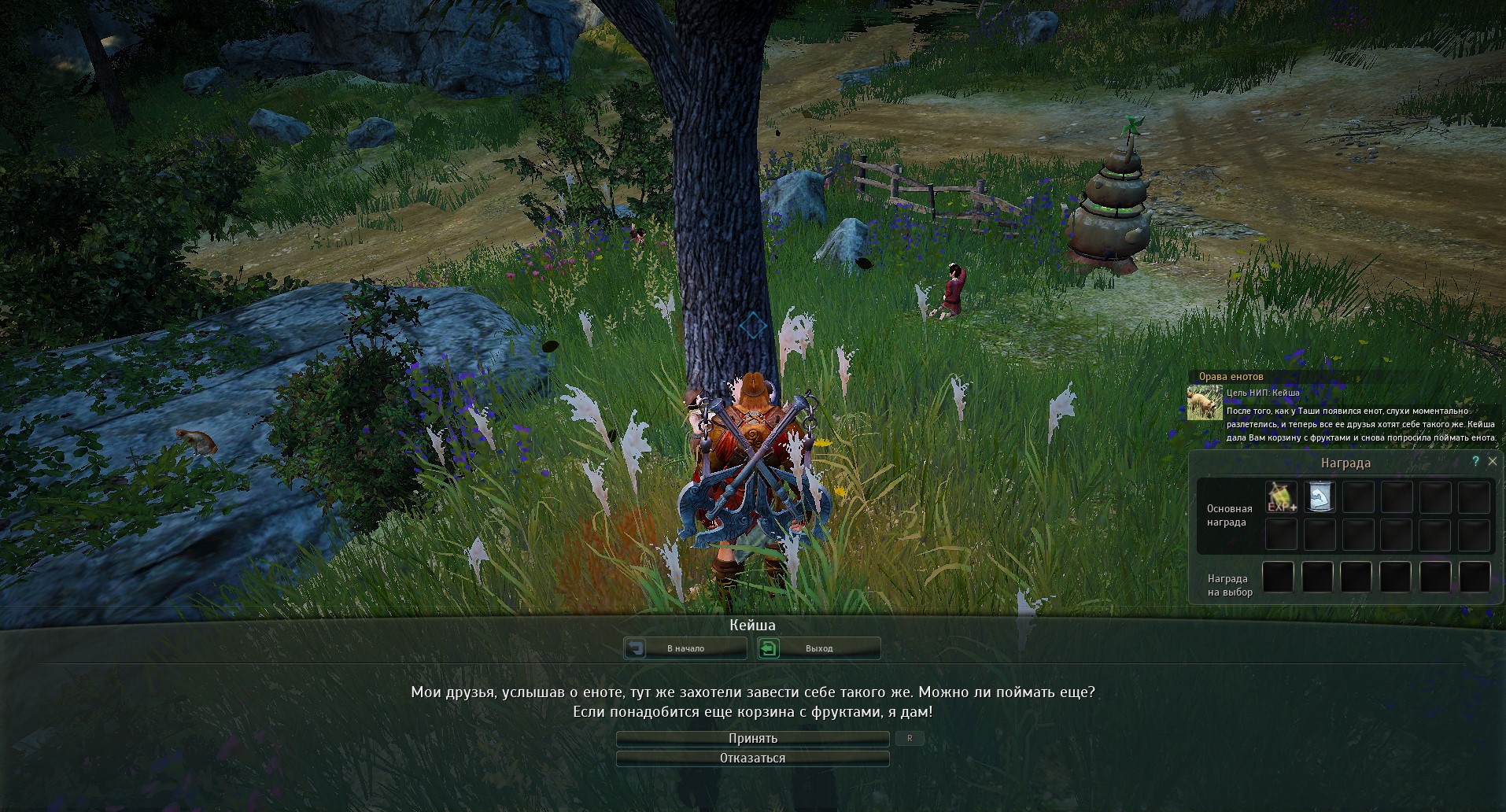Select the Орава енотов quest tracker entry
1506x812 pixels.
tap(1231, 377)
